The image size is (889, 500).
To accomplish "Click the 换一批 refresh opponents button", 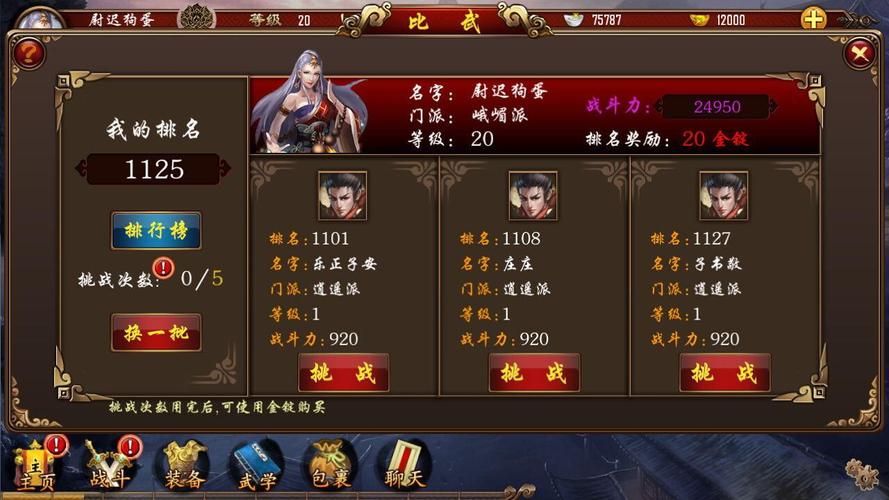I will [x=155, y=332].
